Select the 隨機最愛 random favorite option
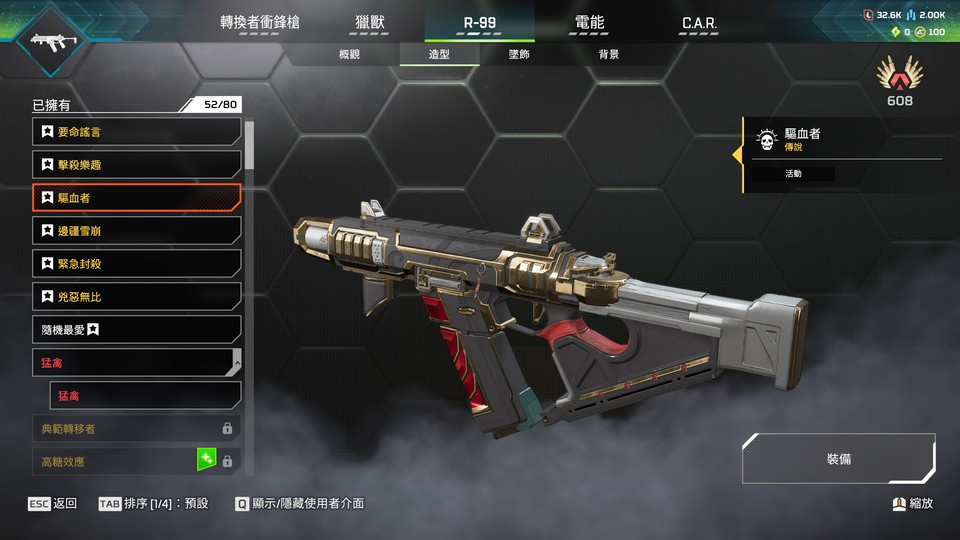 pos(136,329)
